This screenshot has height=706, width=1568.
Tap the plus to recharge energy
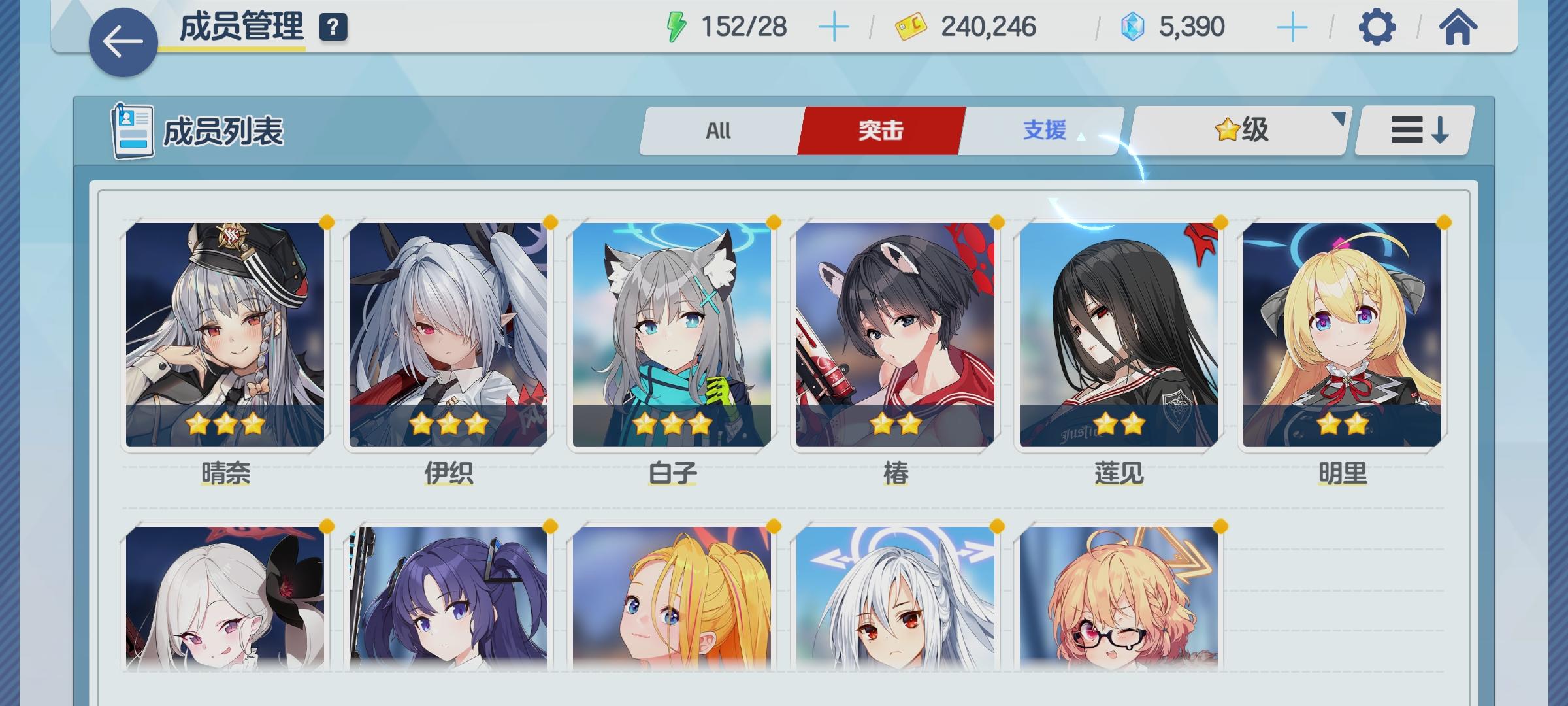834,26
